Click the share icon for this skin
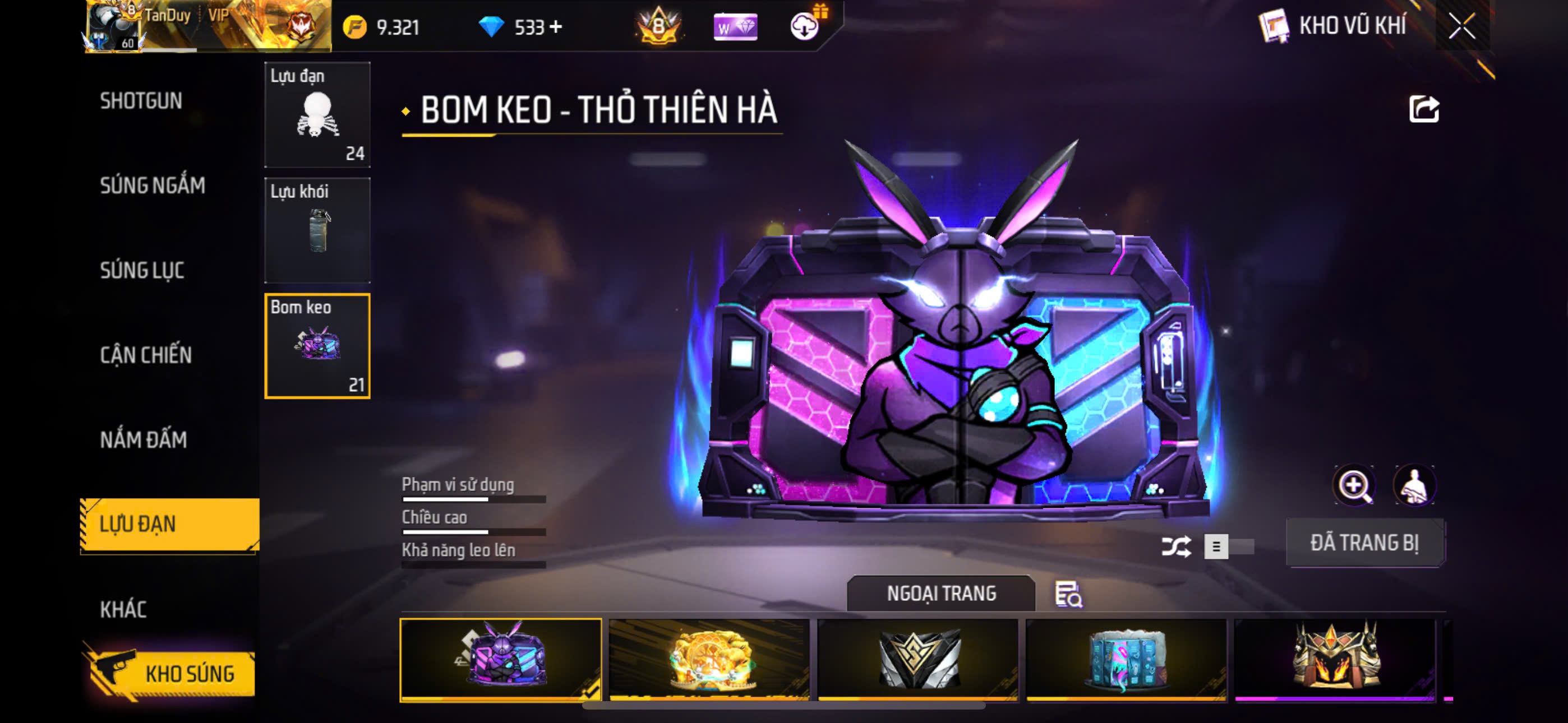Image resolution: width=1568 pixels, height=723 pixels. (1423, 110)
